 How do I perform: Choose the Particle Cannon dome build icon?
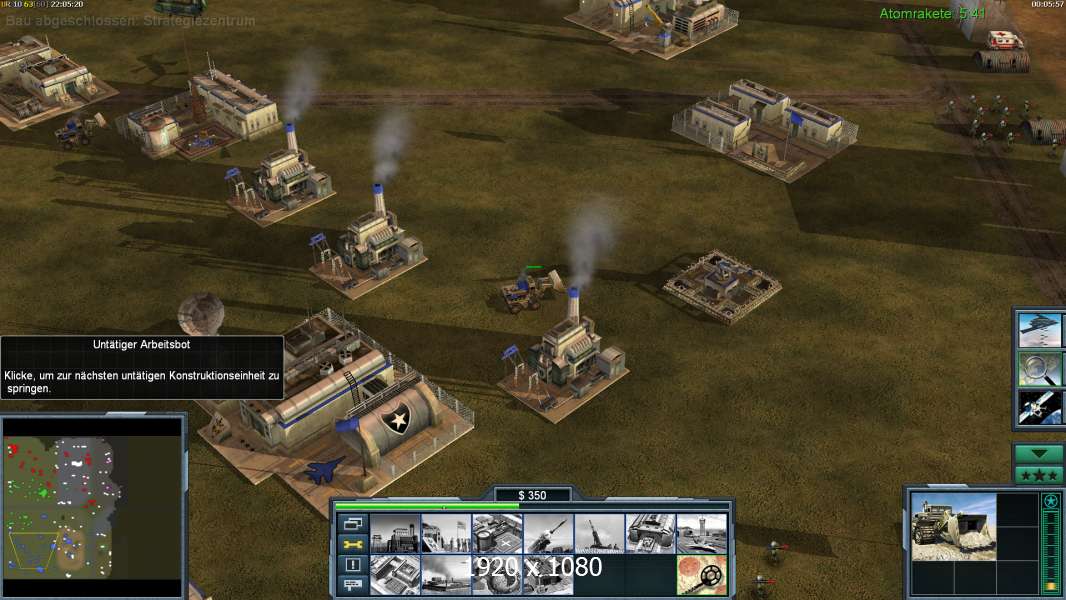point(496,575)
